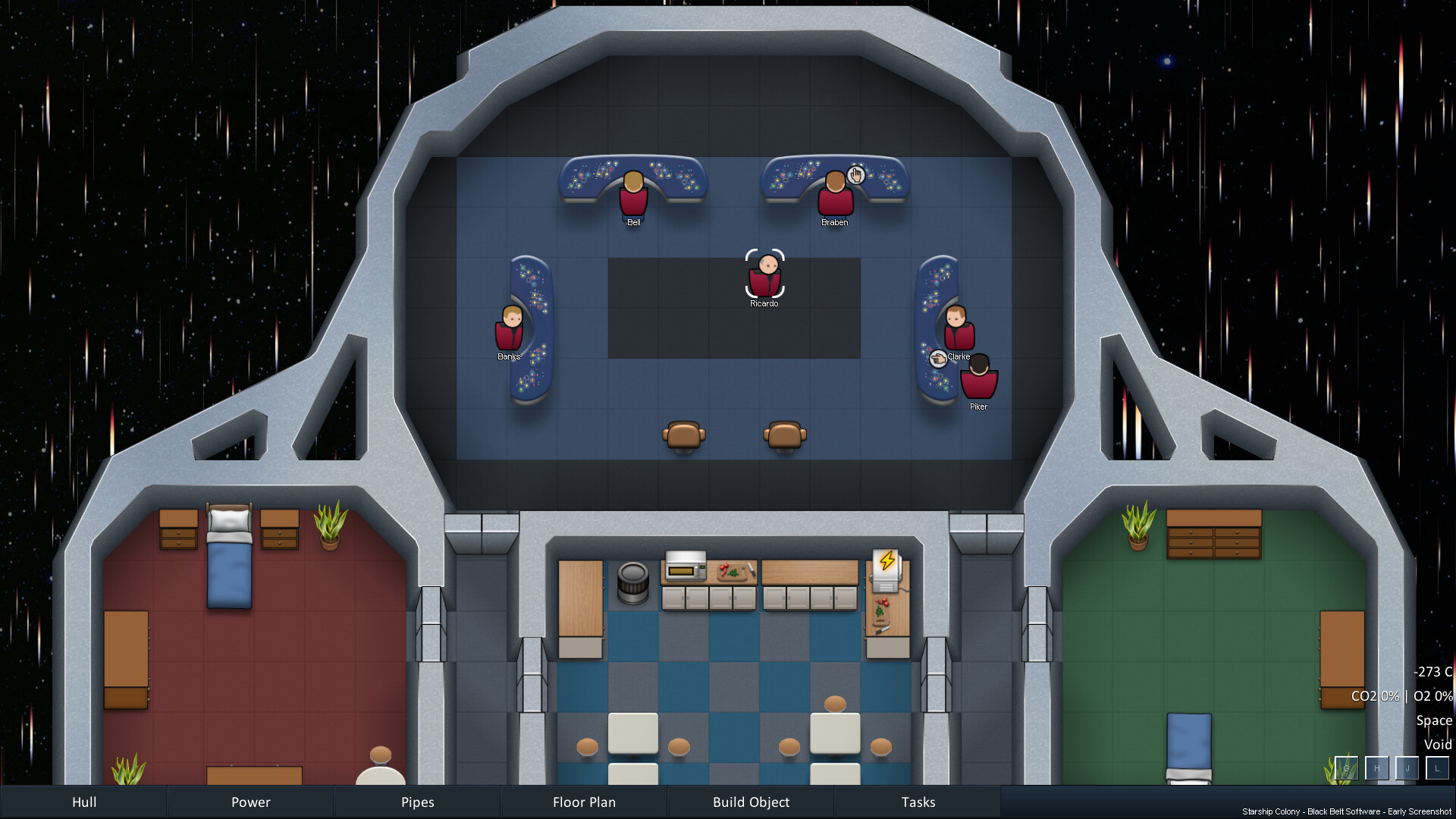This screenshot has height=819, width=1456.
Task: Show the Tasks panel
Action: coord(918,802)
